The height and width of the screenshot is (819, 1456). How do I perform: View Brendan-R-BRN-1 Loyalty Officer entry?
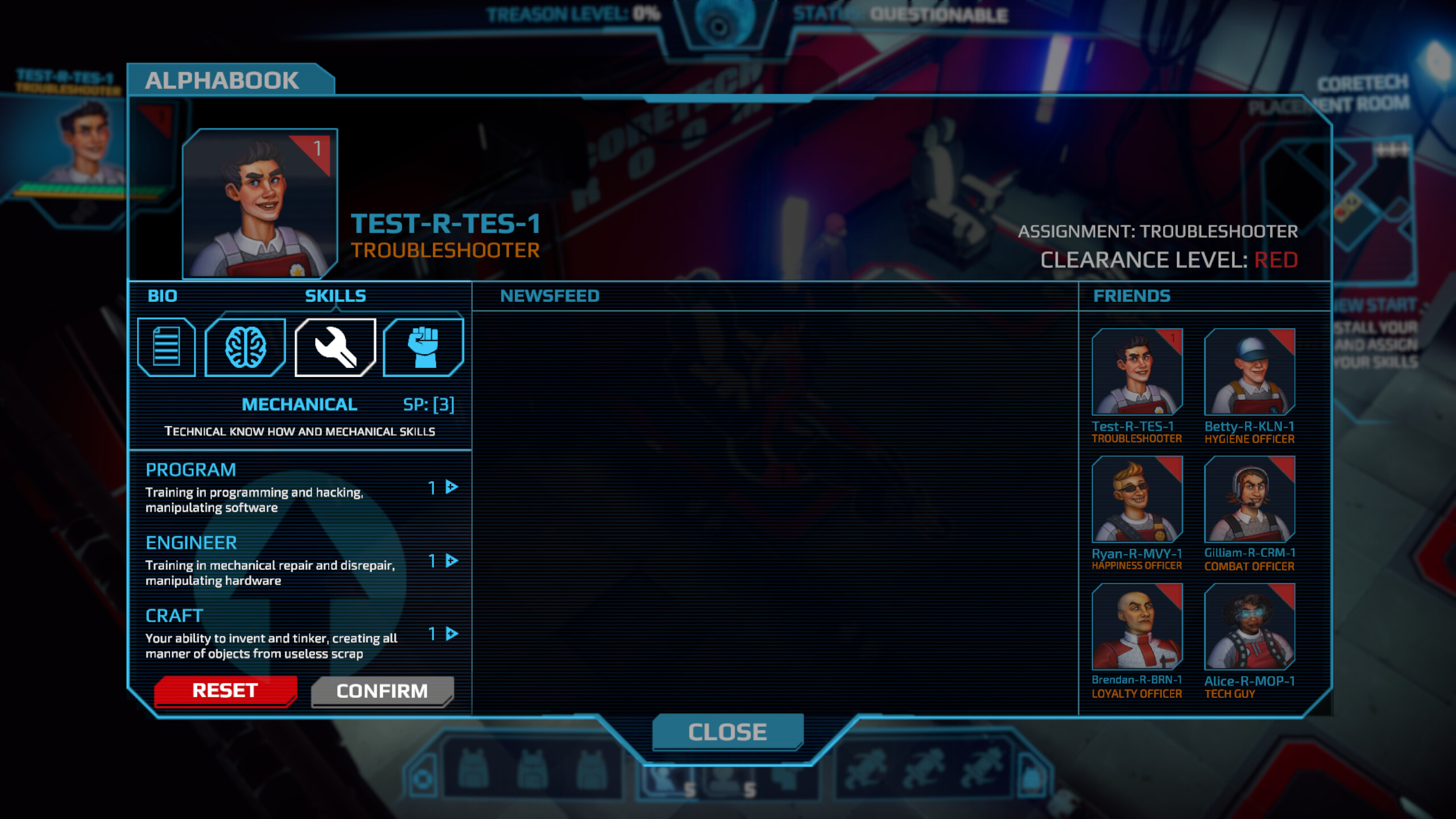[1137, 628]
